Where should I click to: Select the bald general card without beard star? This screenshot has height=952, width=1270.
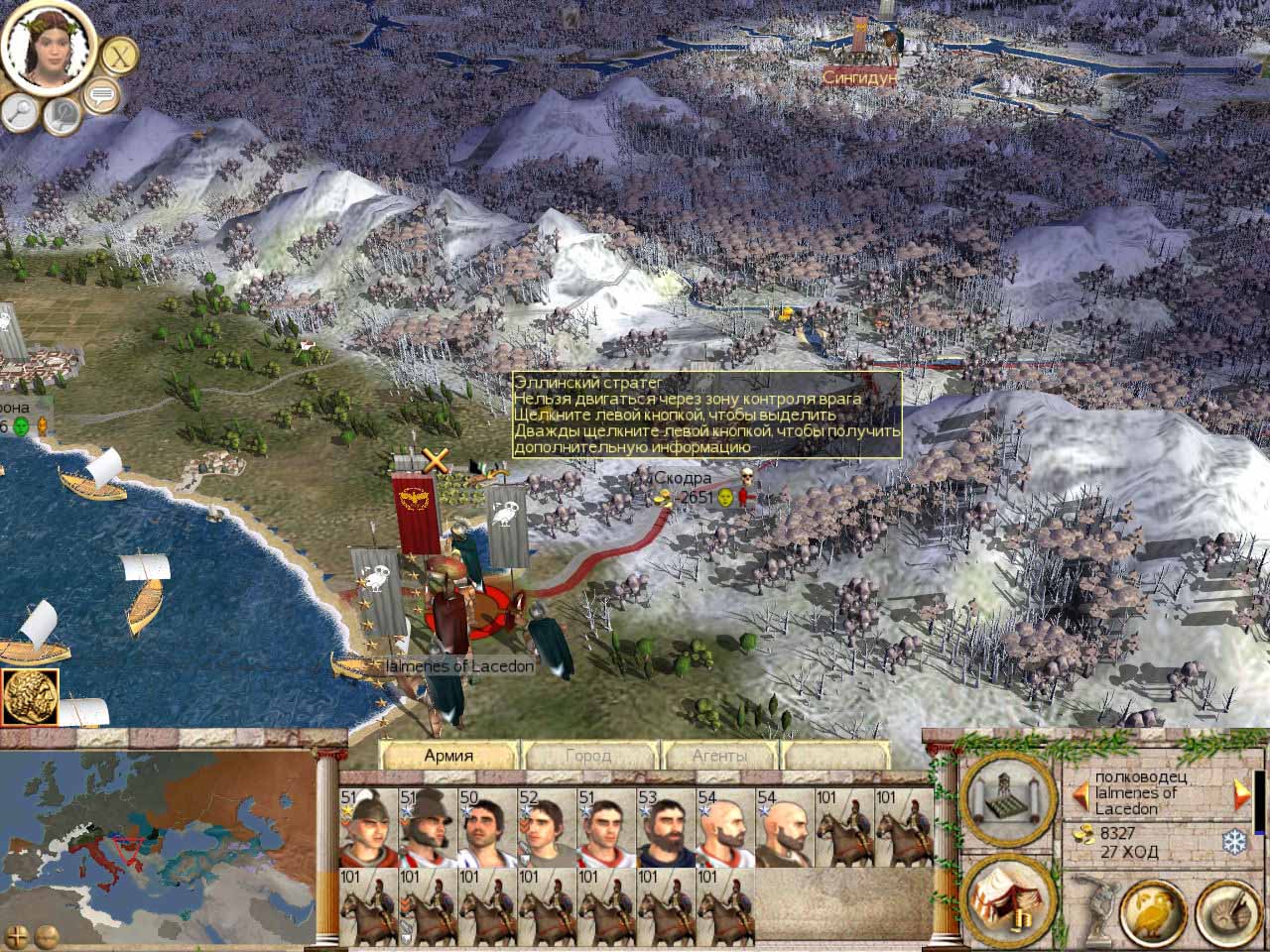(785, 828)
